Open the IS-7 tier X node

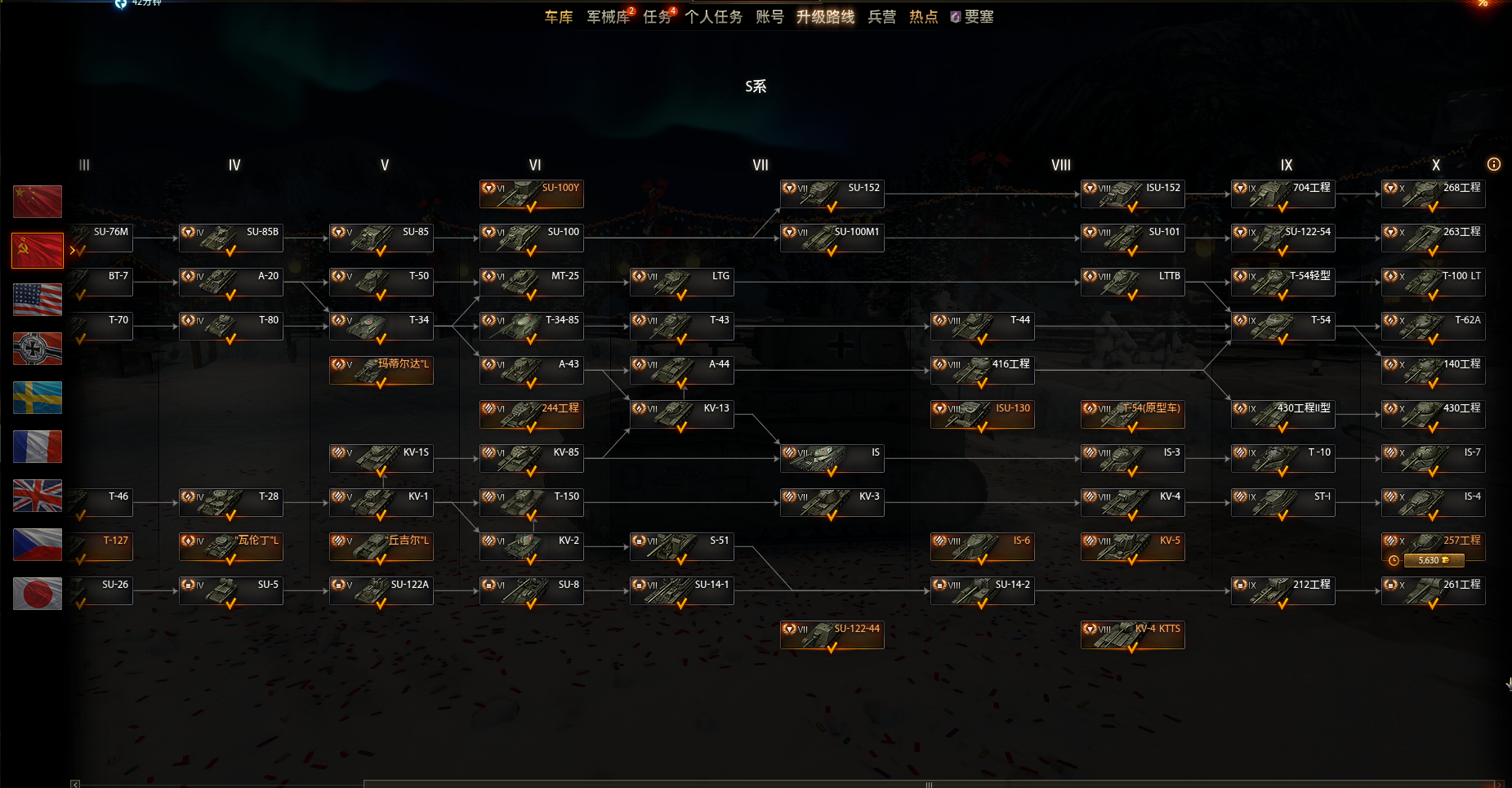tap(1433, 459)
